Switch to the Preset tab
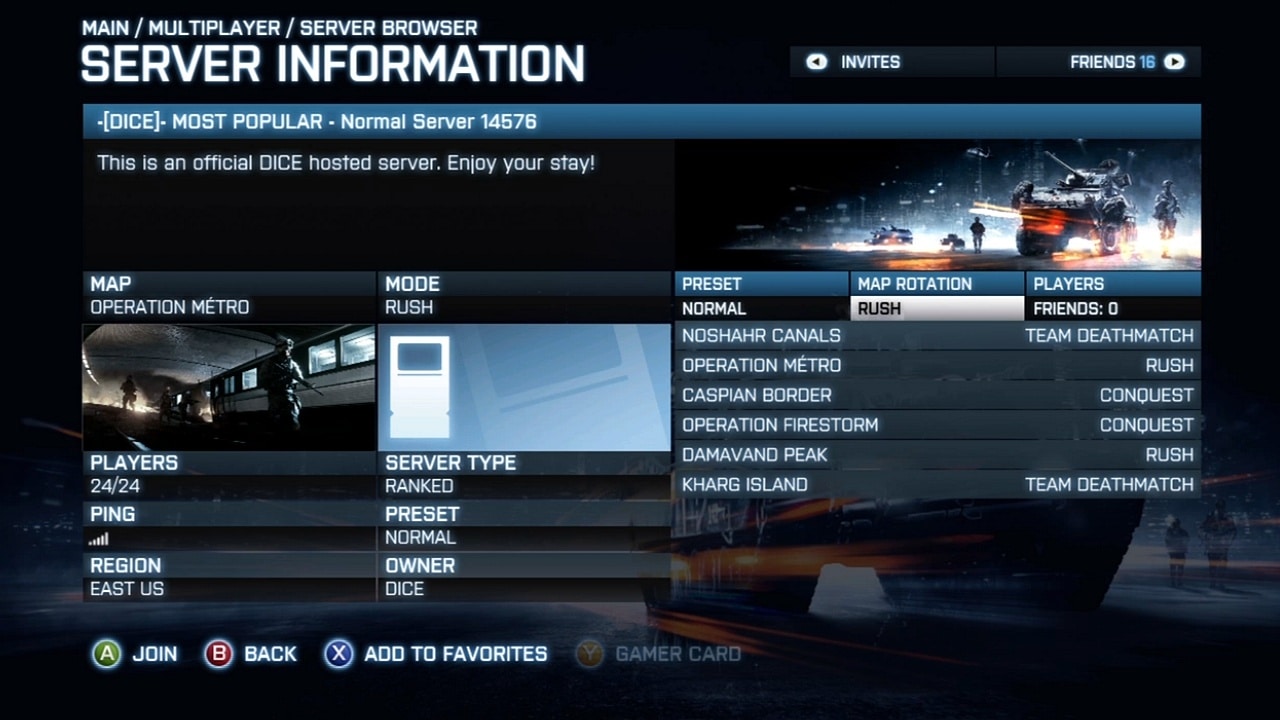This screenshot has height=720, width=1280. (761, 284)
